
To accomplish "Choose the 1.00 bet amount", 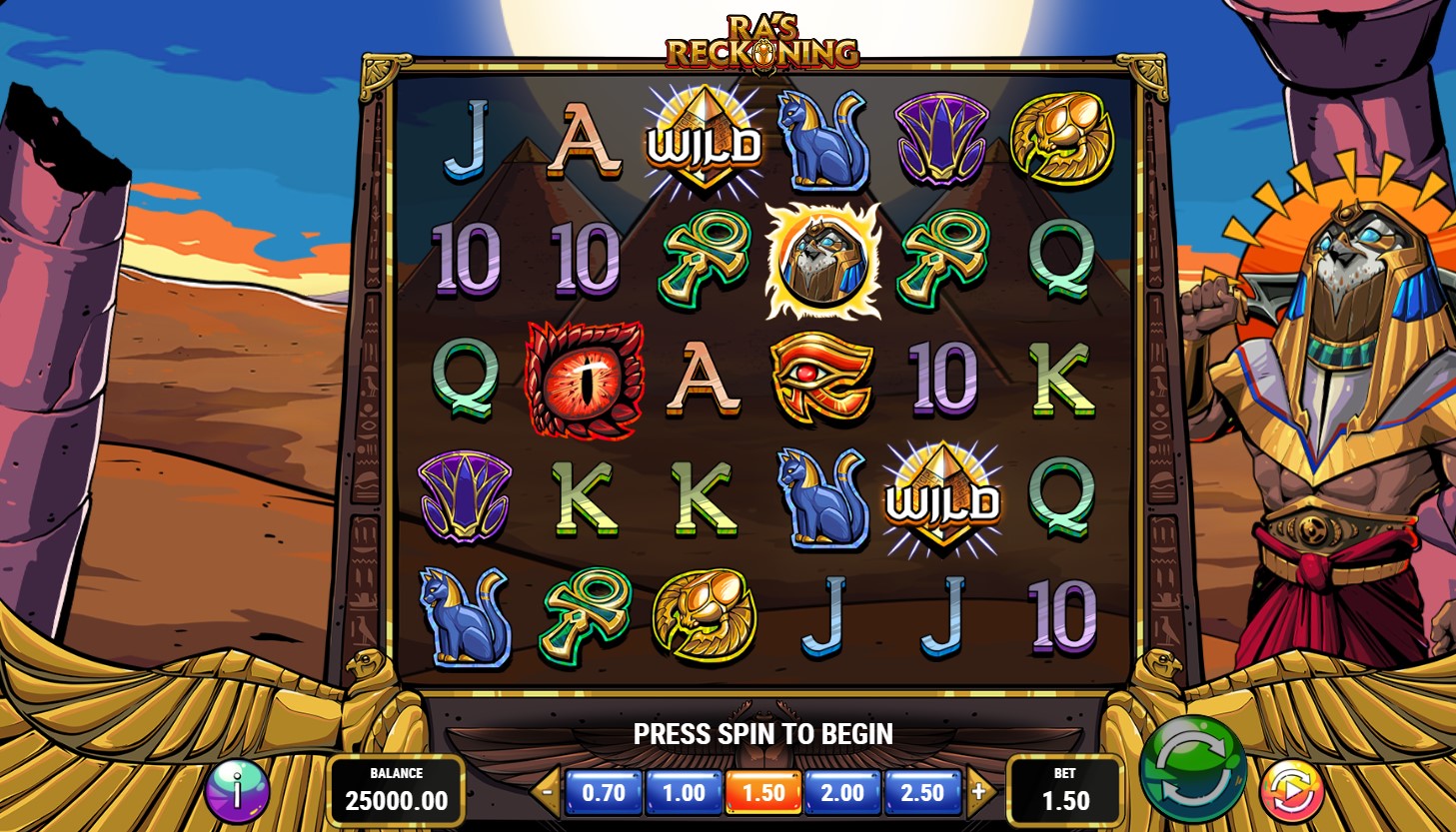I will tap(684, 793).
